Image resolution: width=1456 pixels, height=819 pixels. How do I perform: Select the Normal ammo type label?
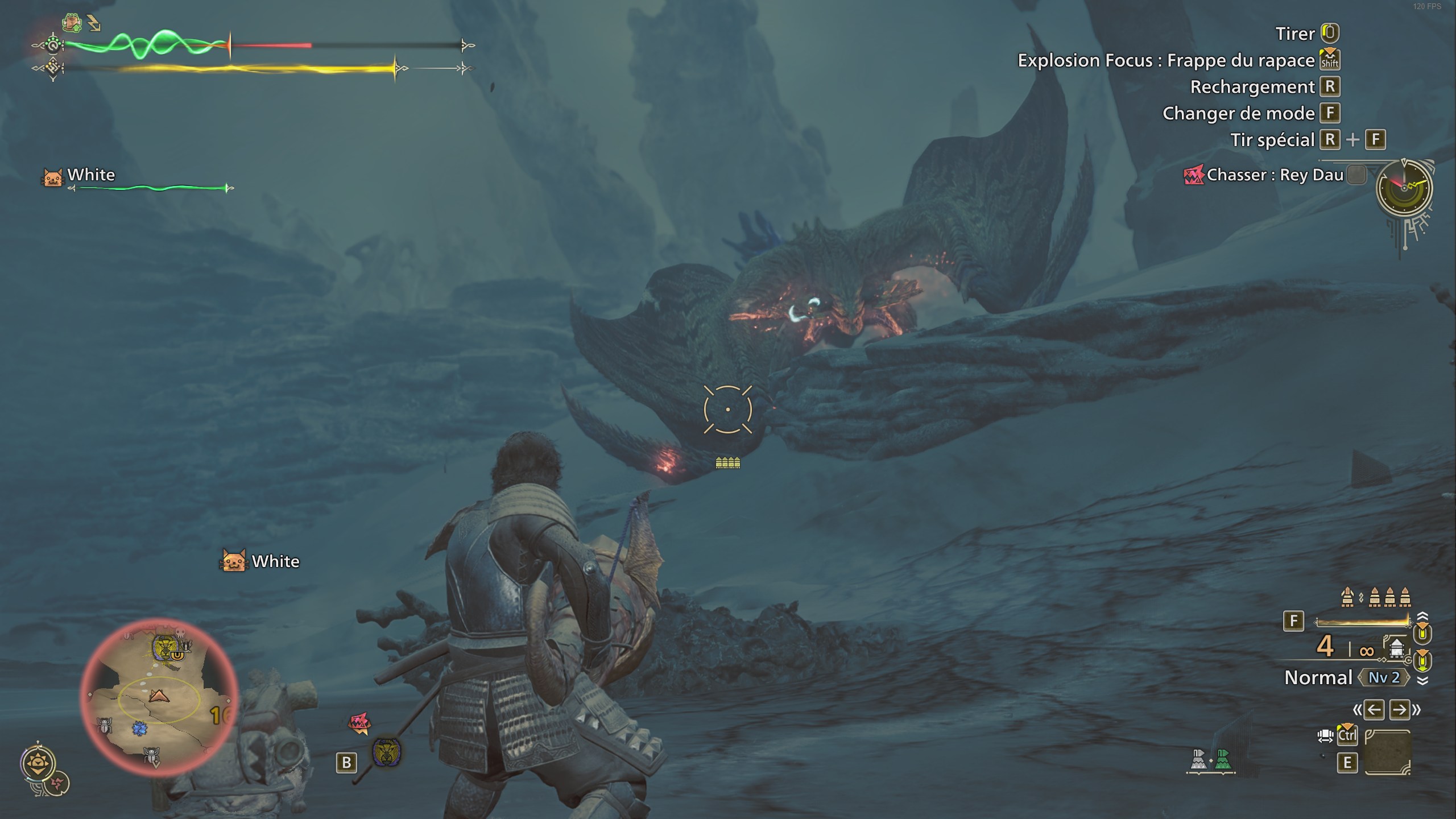point(1318,678)
